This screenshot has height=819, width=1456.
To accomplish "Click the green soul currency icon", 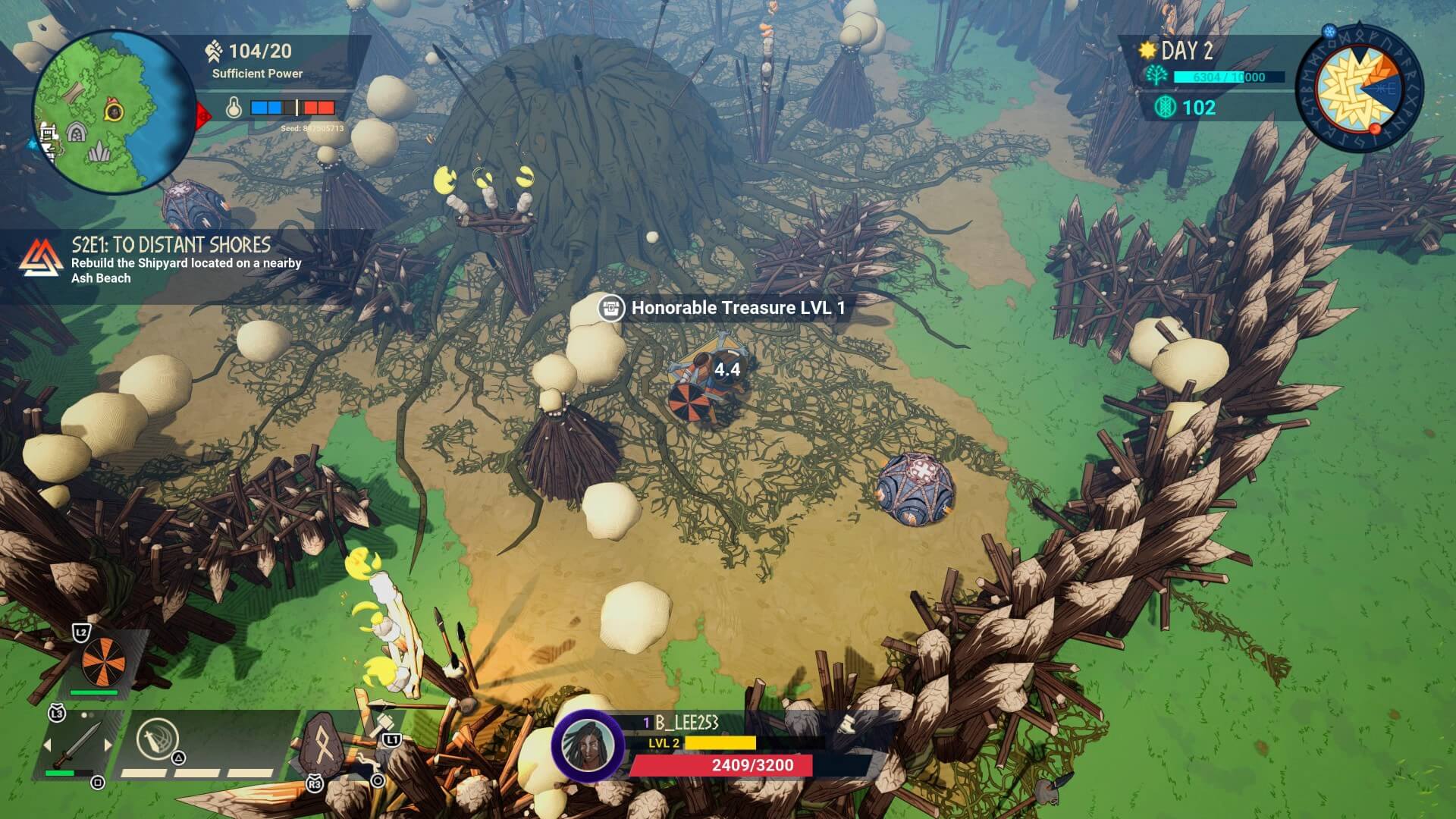I will [x=1163, y=108].
